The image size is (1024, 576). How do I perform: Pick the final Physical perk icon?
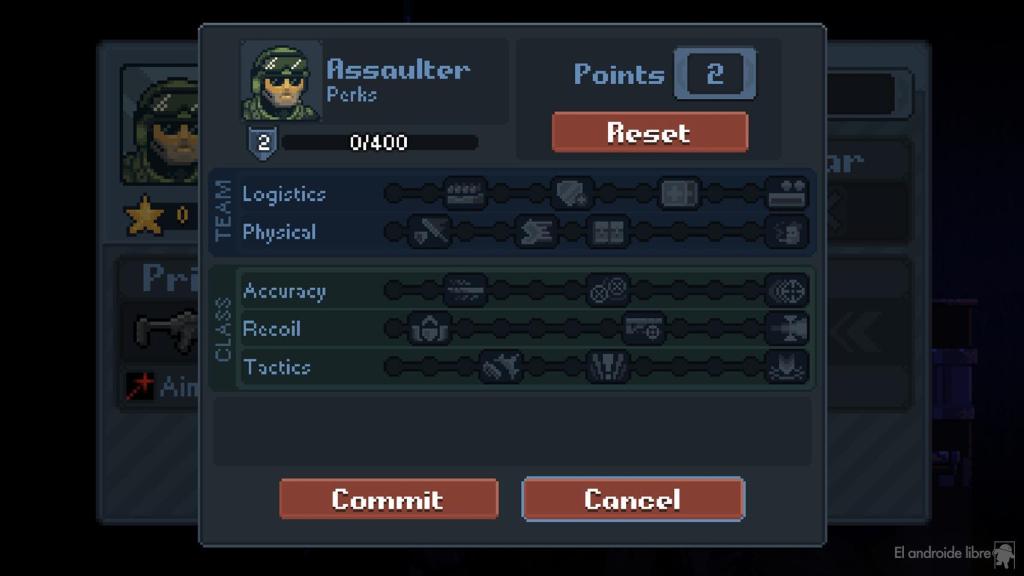(787, 233)
